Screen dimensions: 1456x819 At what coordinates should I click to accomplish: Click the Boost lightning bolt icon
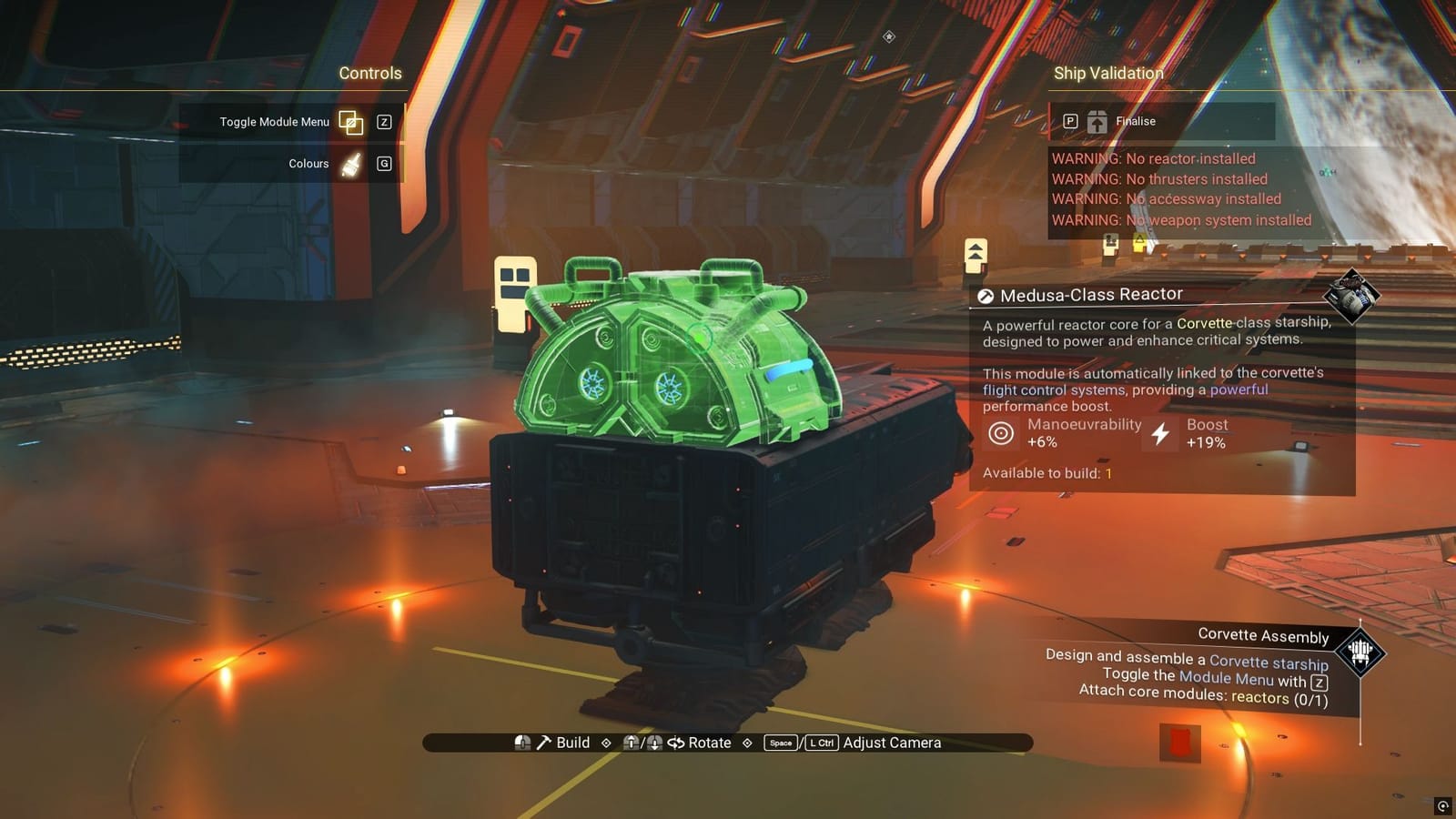[x=1158, y=433]
